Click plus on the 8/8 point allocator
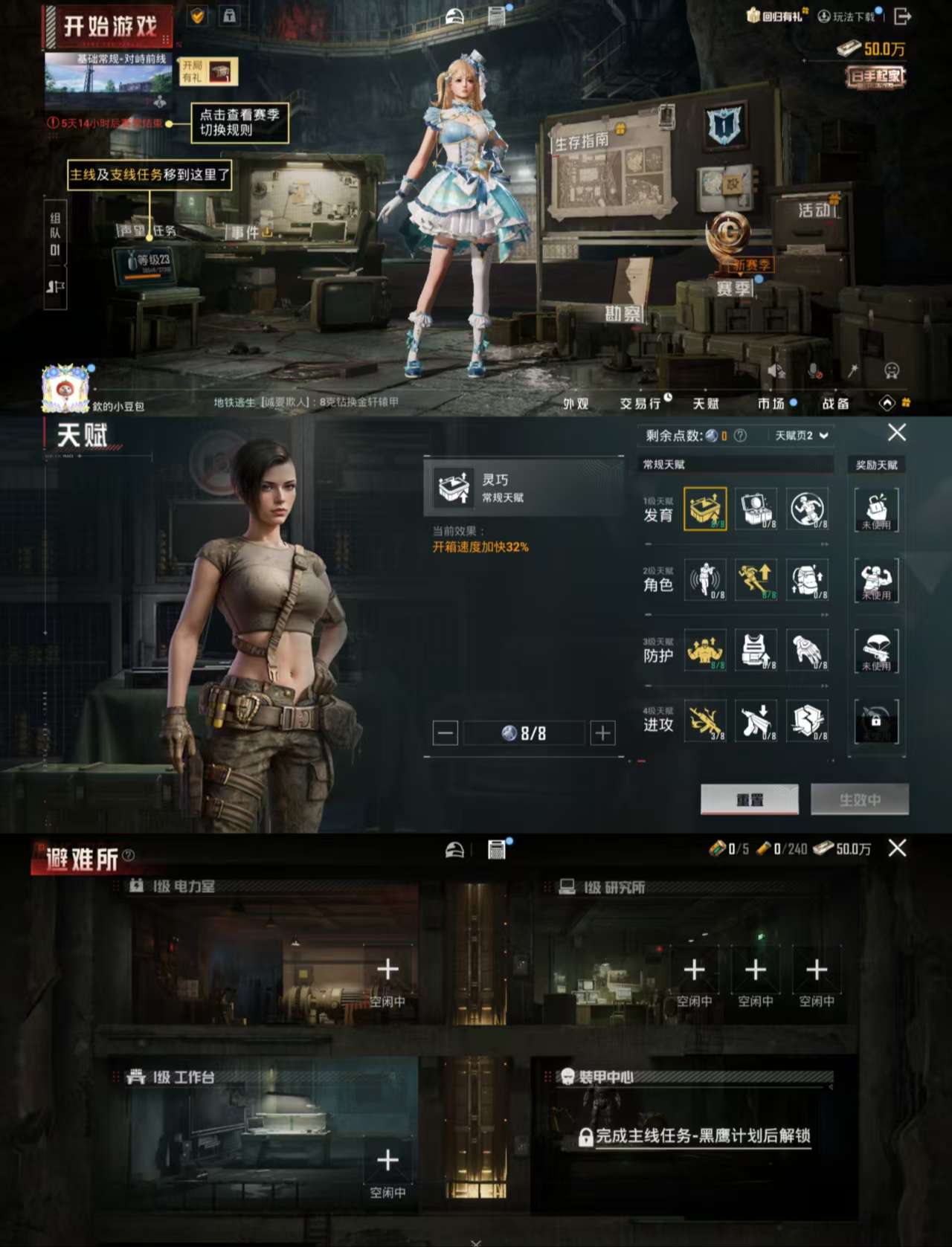The width and height of the screenshot is (952, 1247). click(602, 733)
